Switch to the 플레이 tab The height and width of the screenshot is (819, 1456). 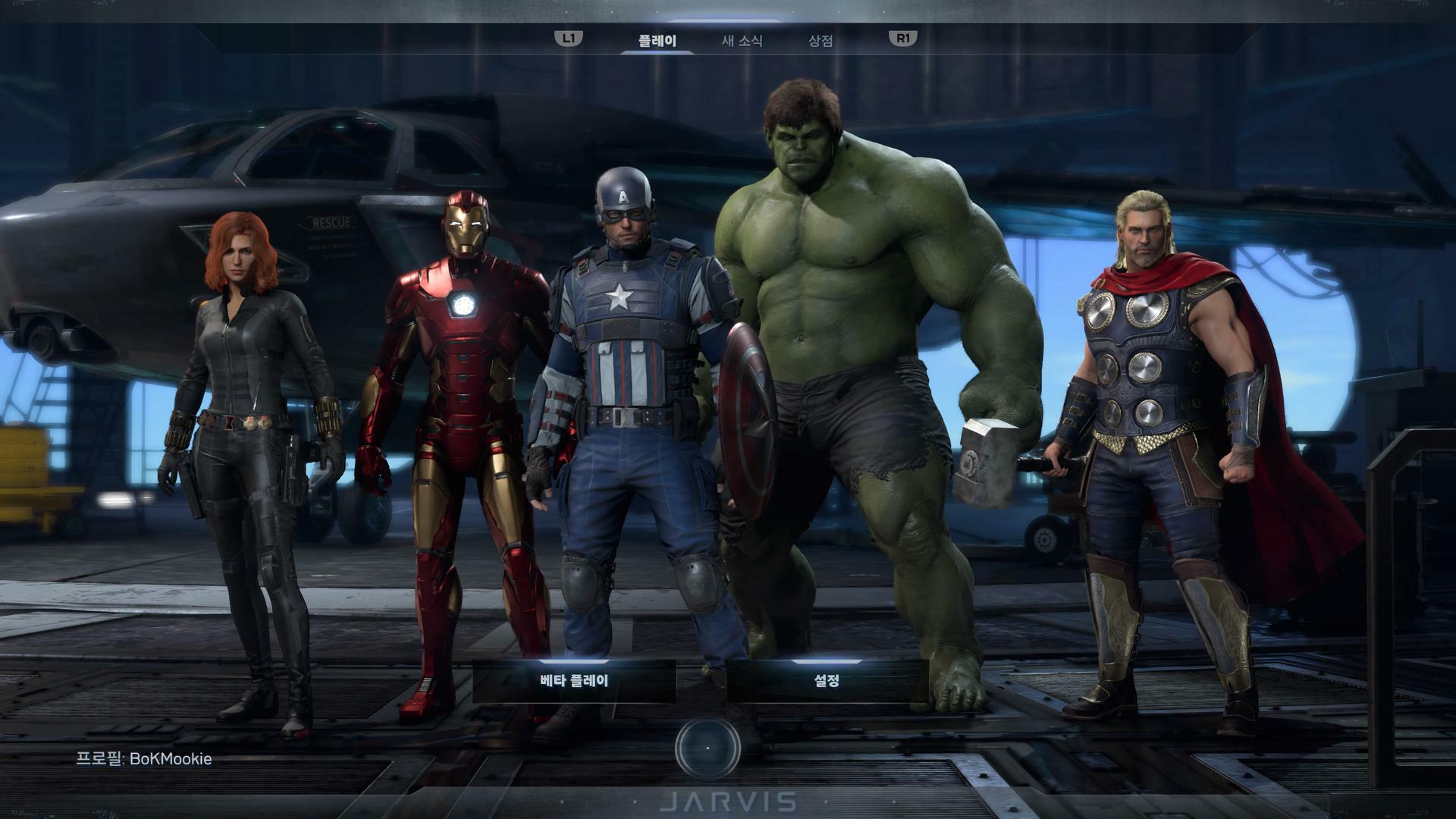tap(657, 41)
